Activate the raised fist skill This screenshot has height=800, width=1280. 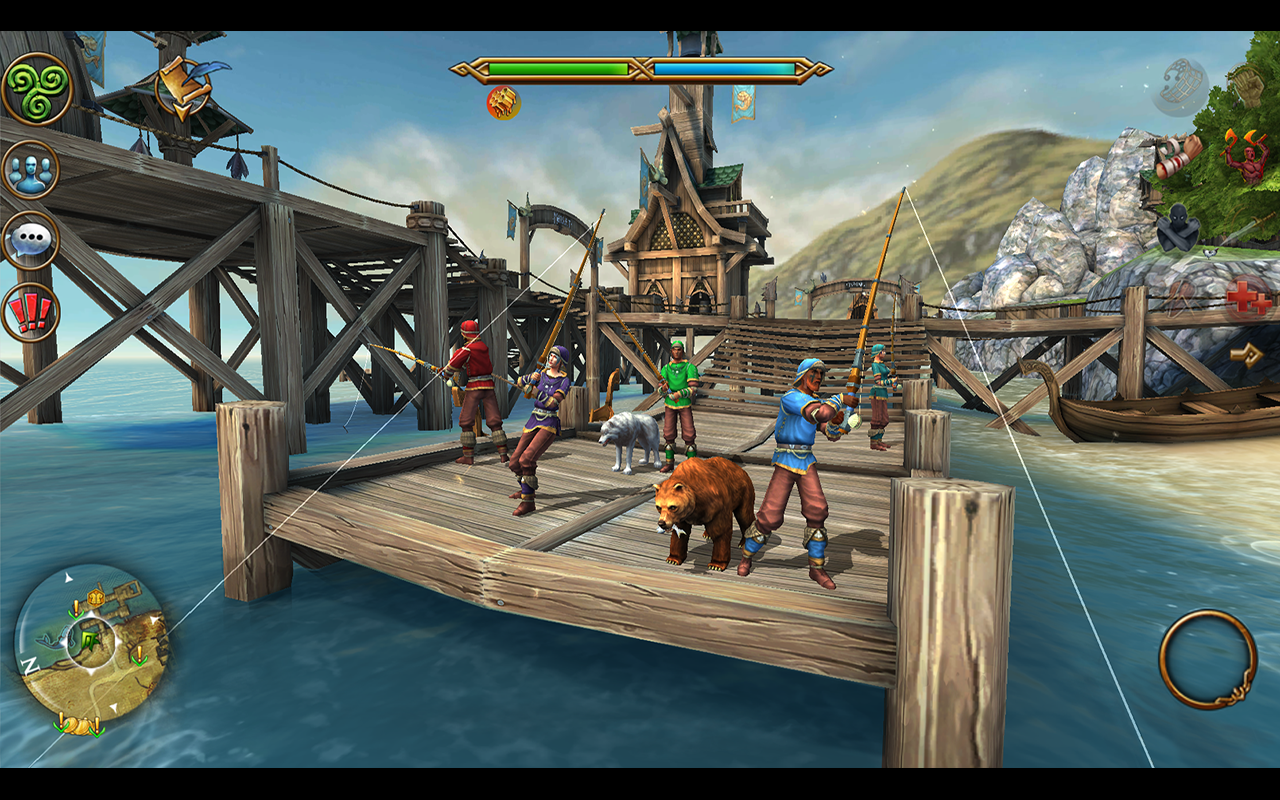tap(1247, 84)
